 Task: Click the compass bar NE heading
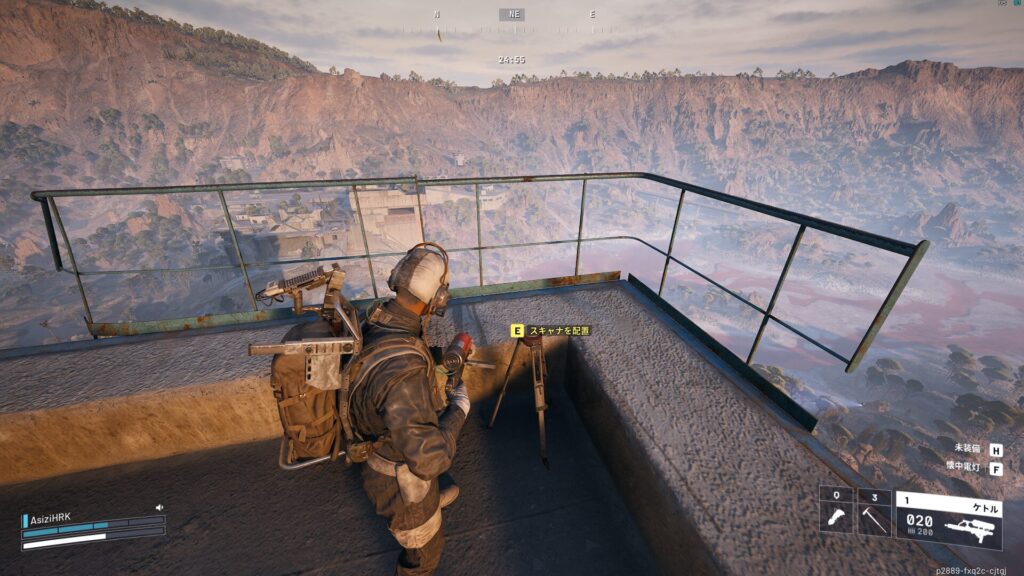513,15
